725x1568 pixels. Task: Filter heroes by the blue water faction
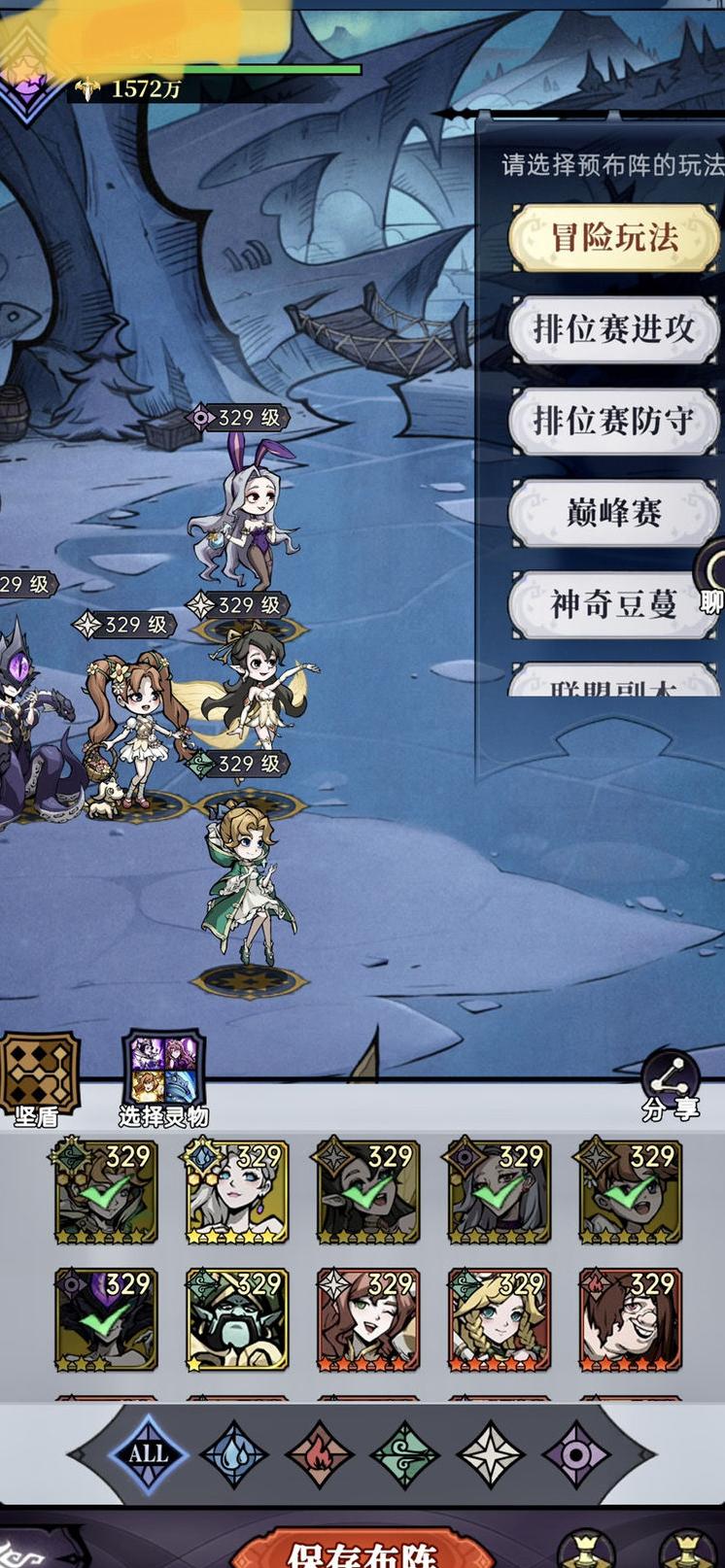234,1455
